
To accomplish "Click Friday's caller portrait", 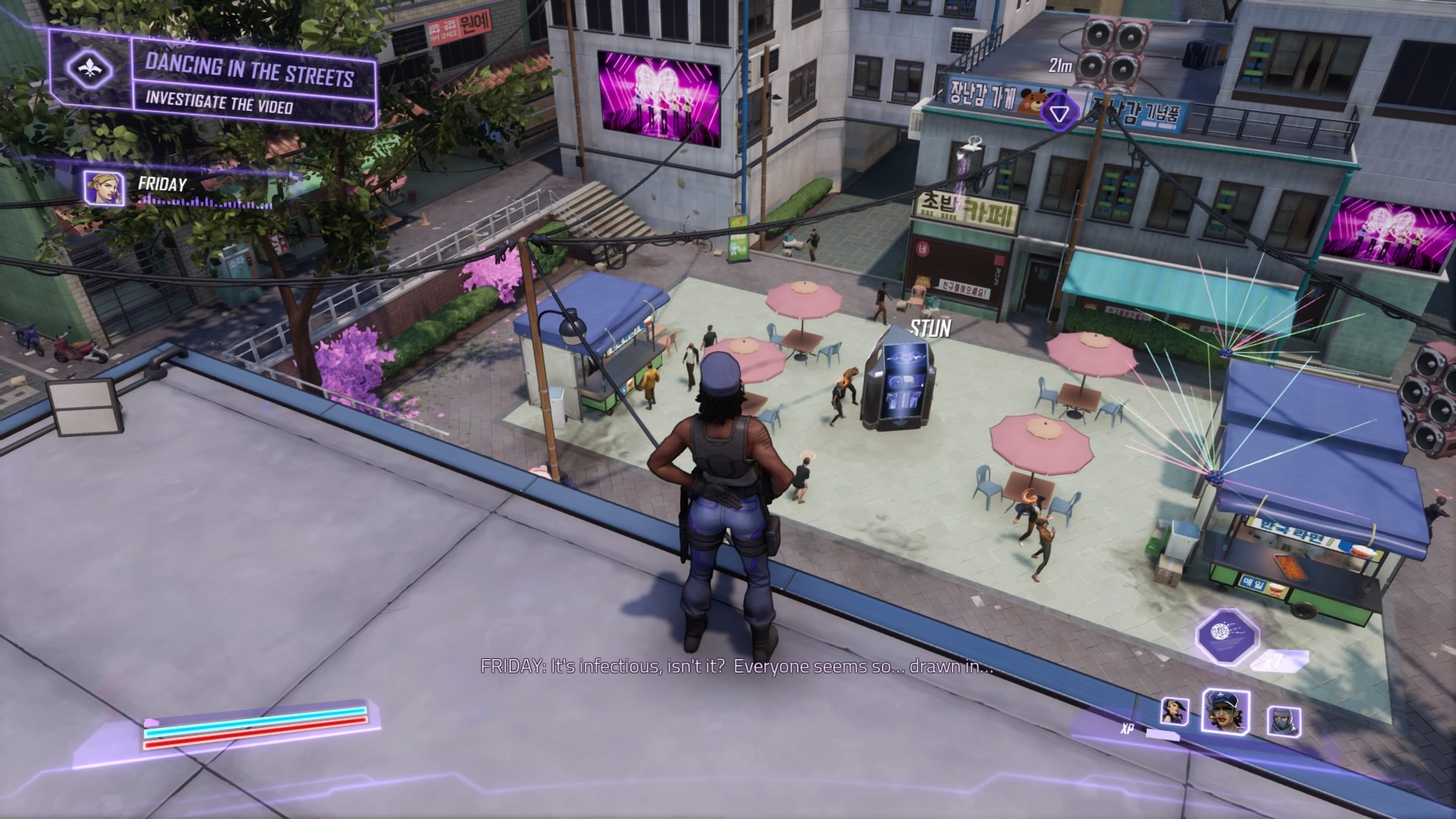I will [105, 188].
